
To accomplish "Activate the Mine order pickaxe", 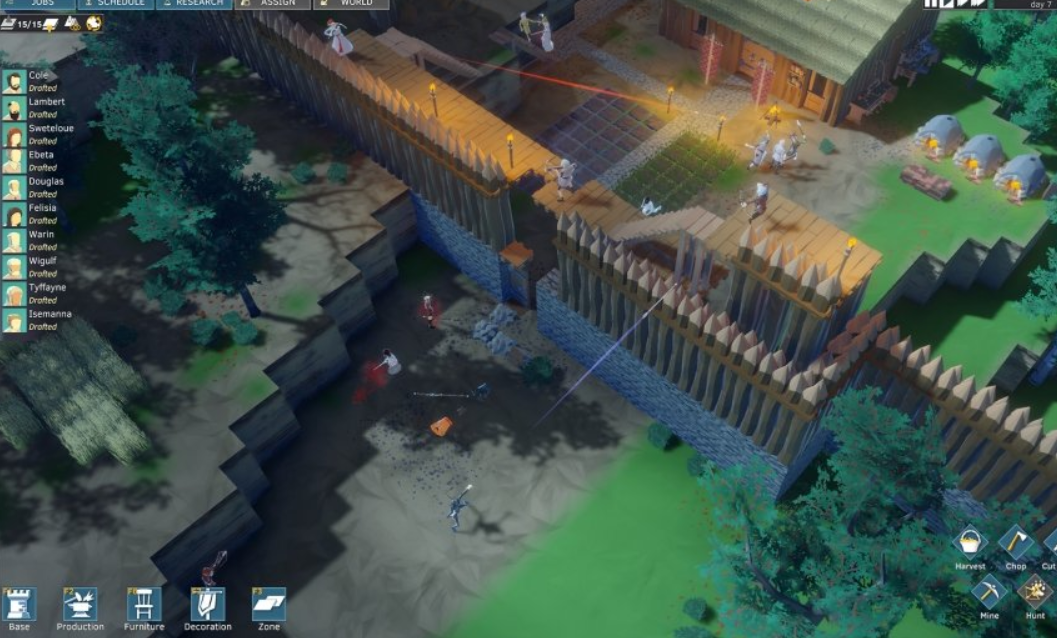I will [989, 591].
